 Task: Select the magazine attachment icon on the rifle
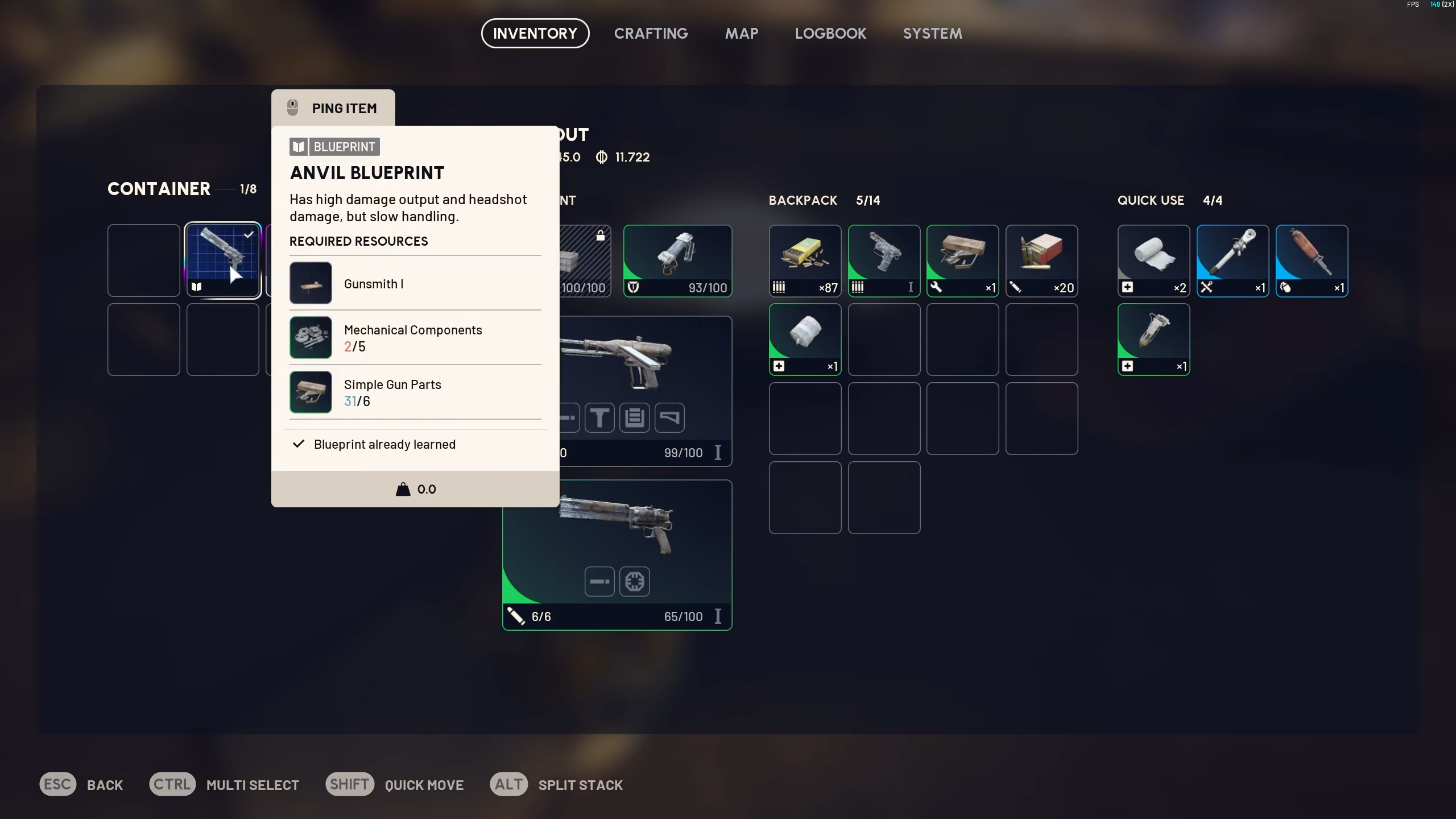point(633,417)
